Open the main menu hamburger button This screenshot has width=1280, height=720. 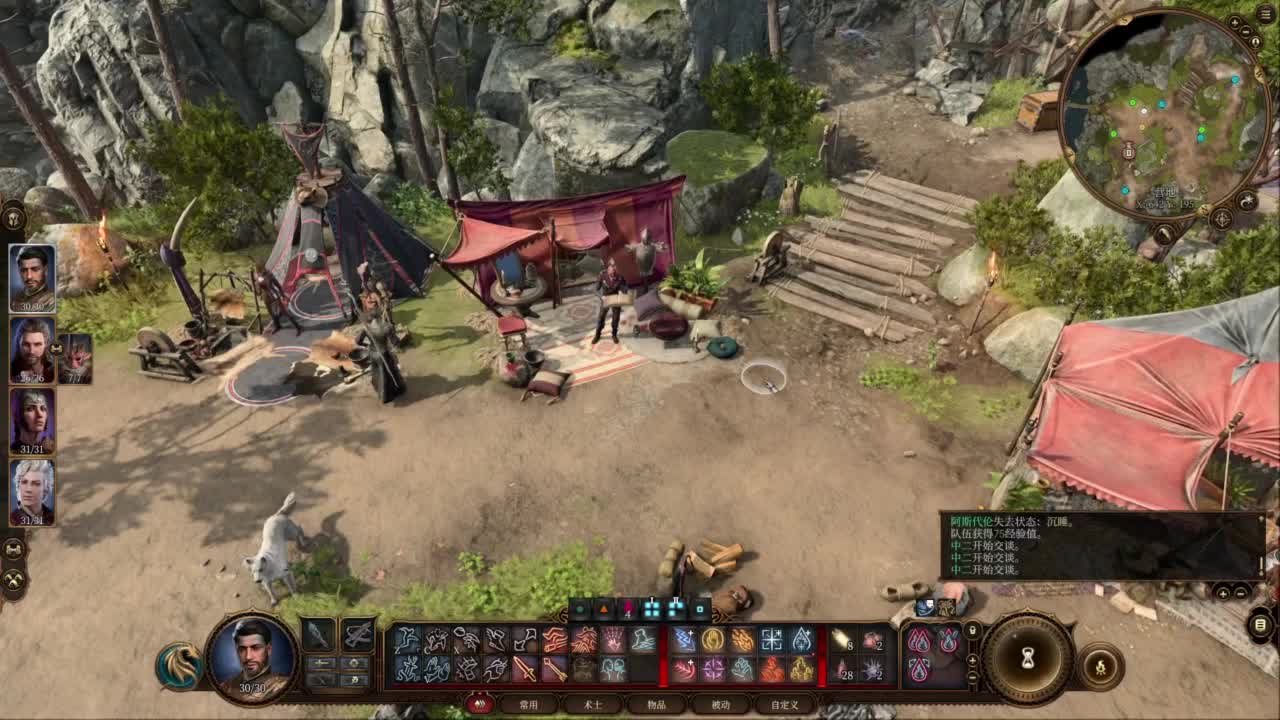1266,14
